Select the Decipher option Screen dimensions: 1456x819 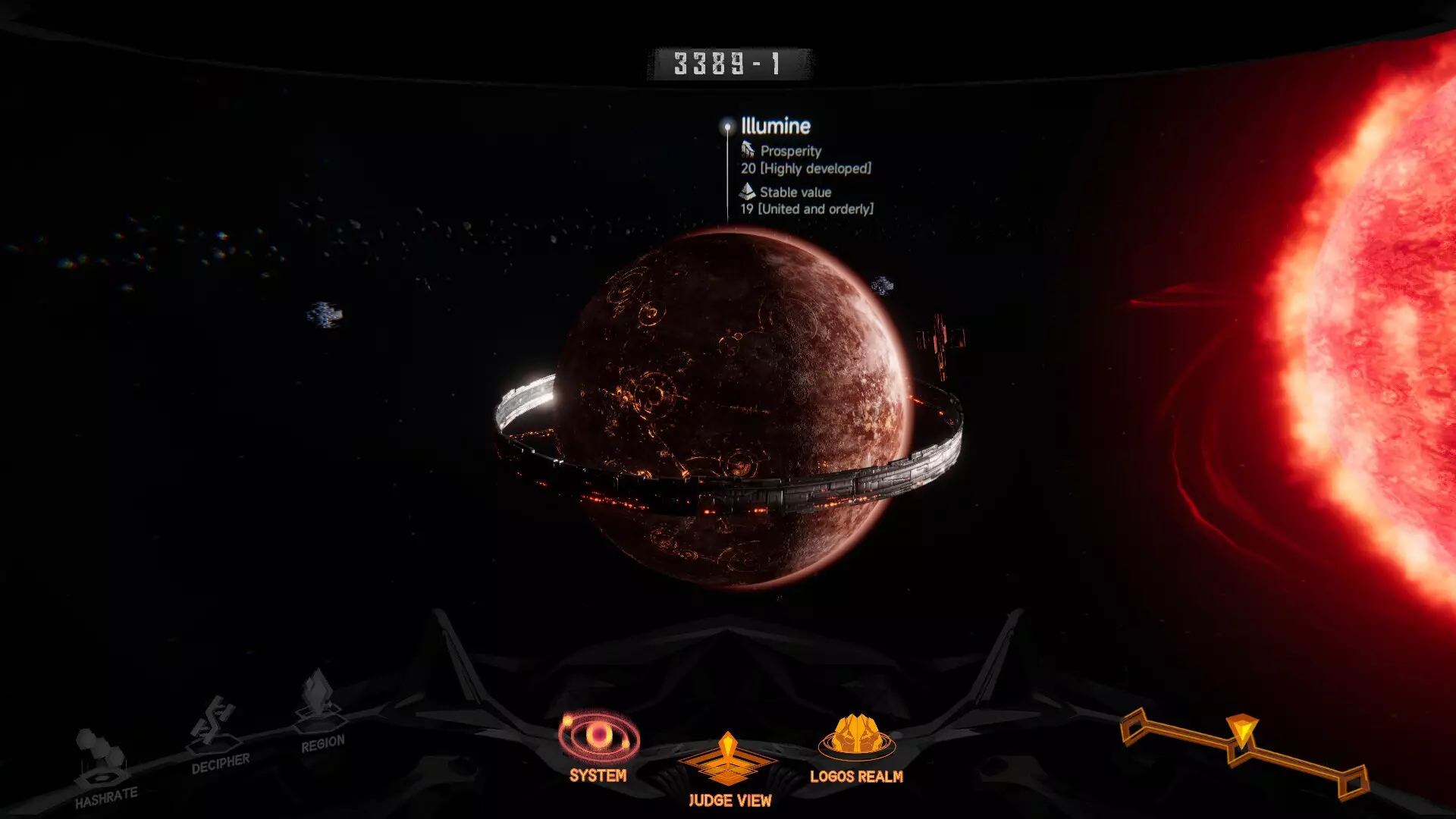pyautogui.click(x=217, y=734)
